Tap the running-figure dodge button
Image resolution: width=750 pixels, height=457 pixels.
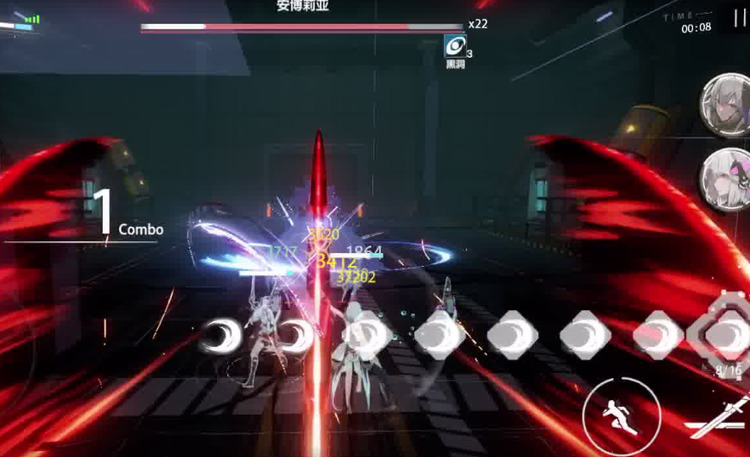click(x=613, y=410)
